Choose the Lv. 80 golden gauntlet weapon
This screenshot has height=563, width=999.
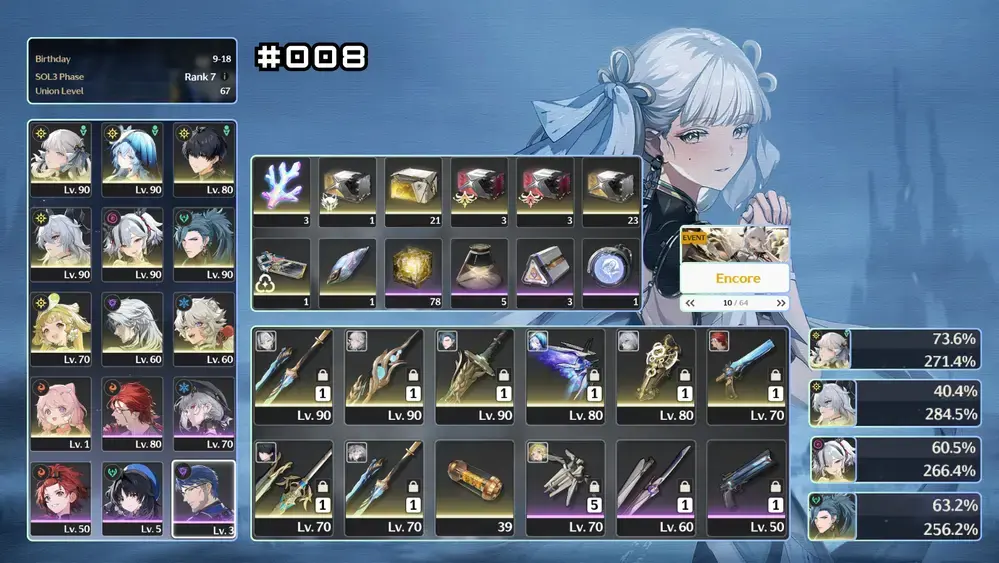point(655,374)
